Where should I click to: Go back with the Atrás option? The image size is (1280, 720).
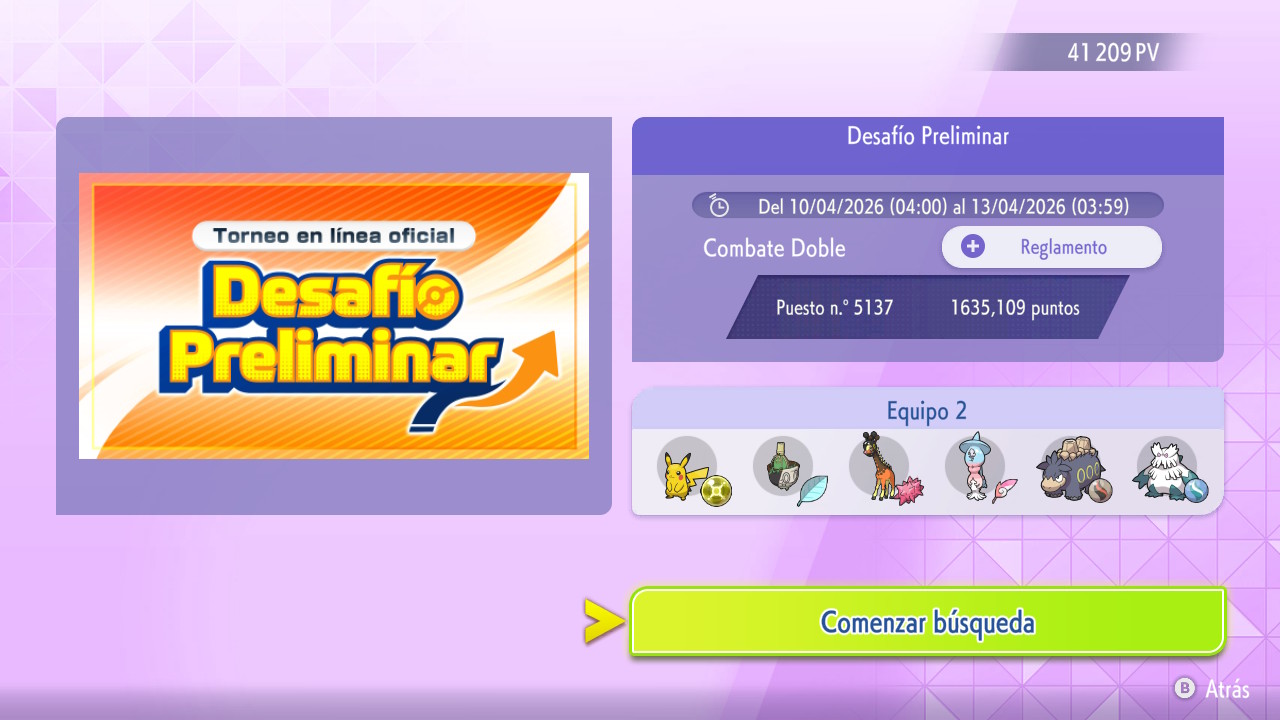tap(1212, 689)
